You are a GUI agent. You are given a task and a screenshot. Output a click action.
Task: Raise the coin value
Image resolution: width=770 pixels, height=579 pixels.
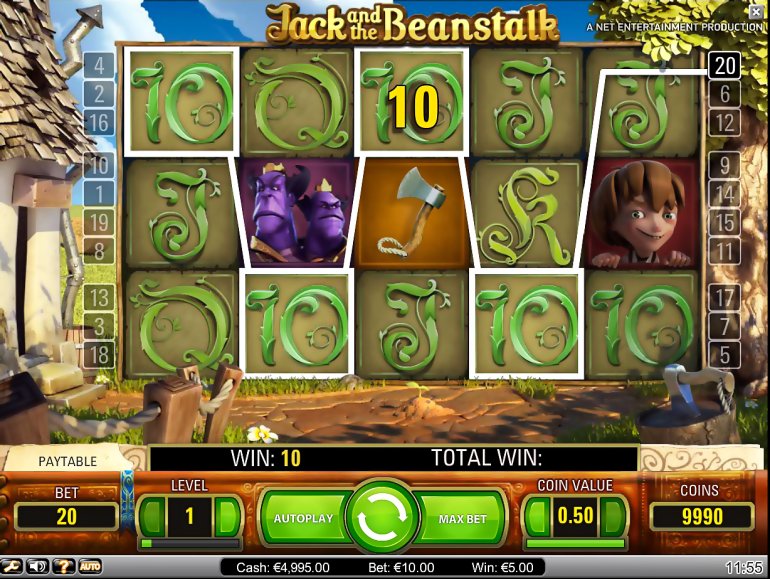614,517
